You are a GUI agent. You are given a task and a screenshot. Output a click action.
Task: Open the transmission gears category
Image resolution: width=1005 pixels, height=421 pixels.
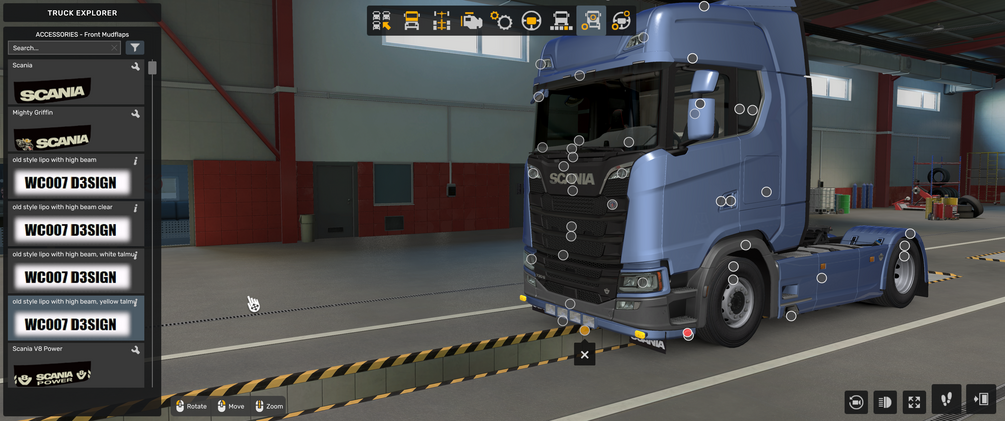[x=501, y=21]
